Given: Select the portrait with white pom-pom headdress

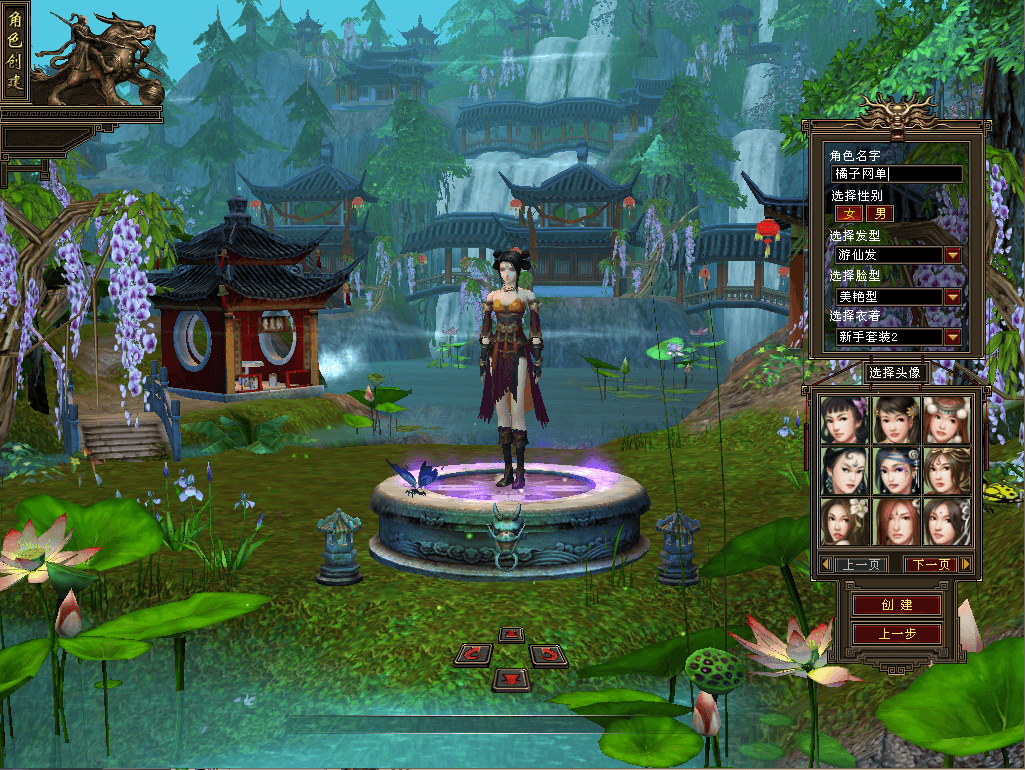Looking at the screenshot, I should click(x=947, y=420).
